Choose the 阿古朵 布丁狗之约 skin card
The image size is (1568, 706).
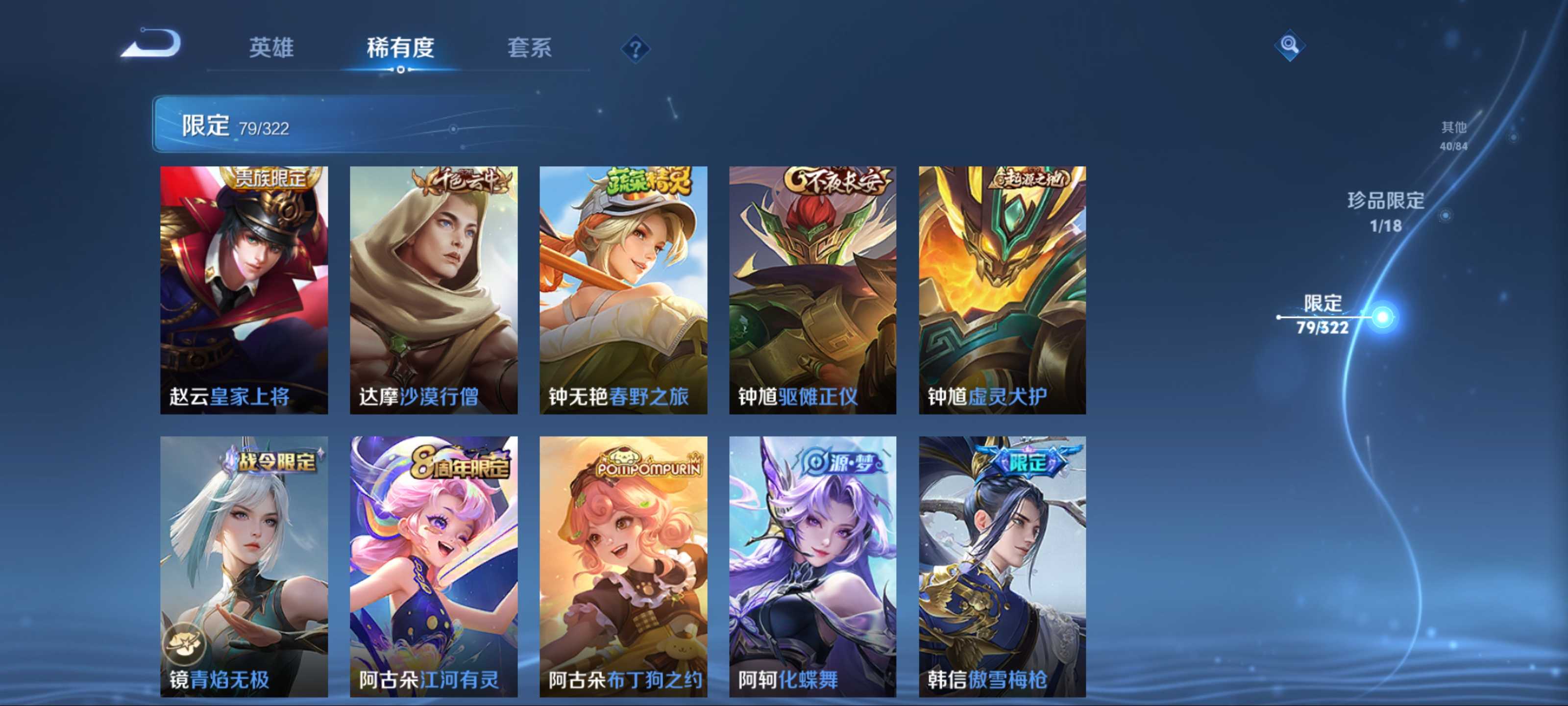tap(623, 566)
